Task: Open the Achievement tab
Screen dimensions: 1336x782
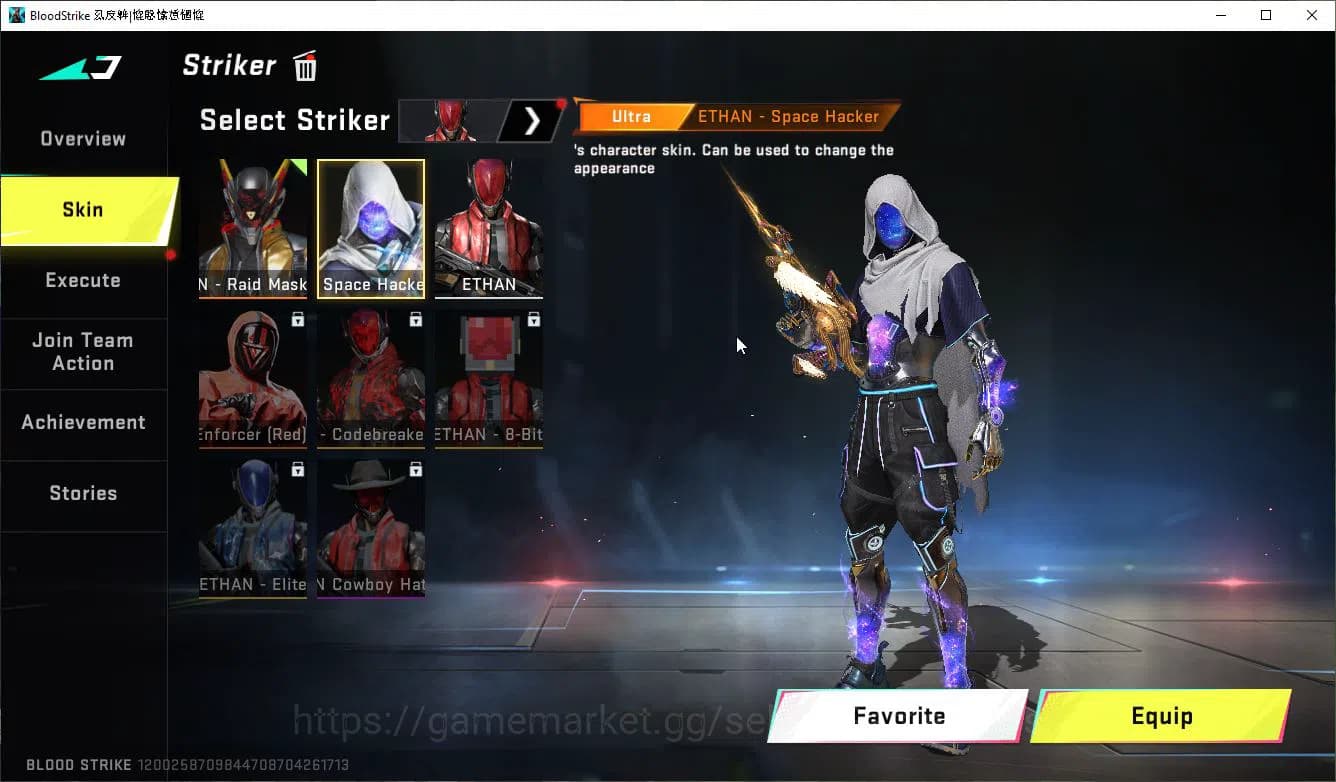Action: [x=84, y=422]
